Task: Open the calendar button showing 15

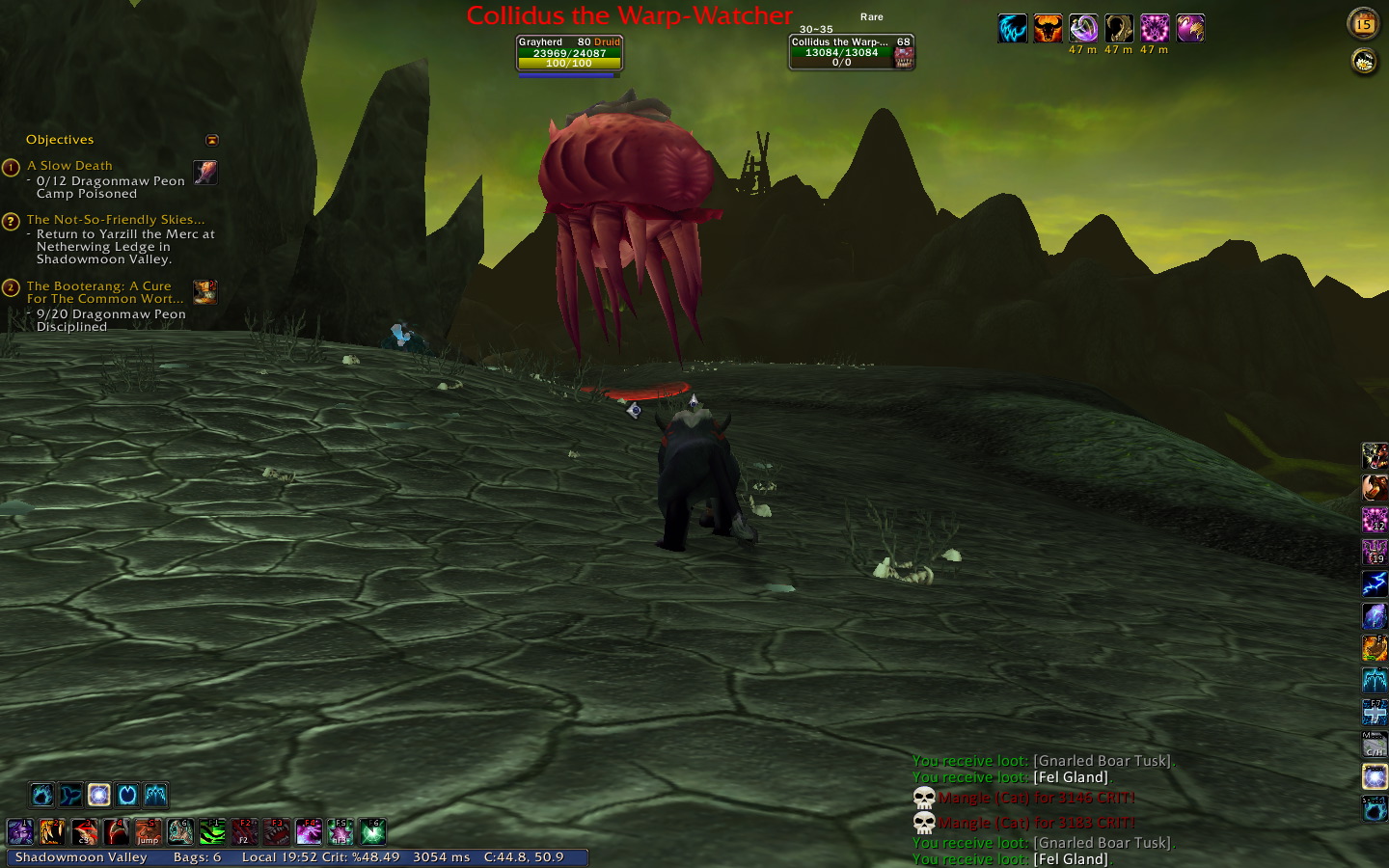Action: (x=1363, y=24)
